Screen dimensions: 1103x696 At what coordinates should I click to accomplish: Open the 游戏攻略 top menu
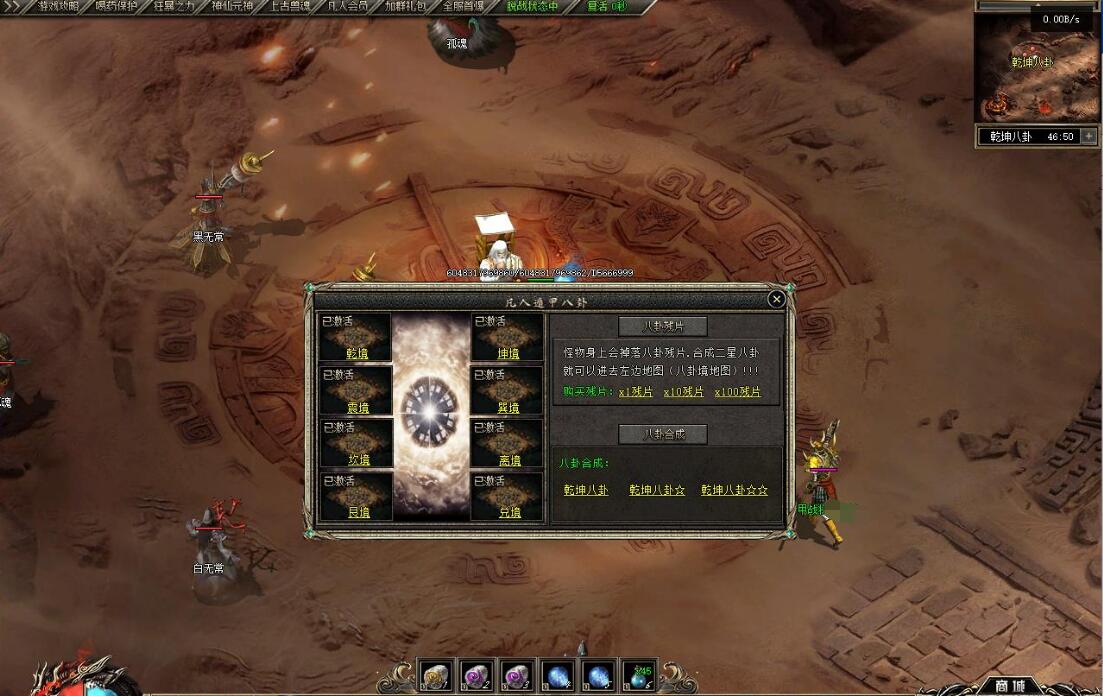[58, 6]
